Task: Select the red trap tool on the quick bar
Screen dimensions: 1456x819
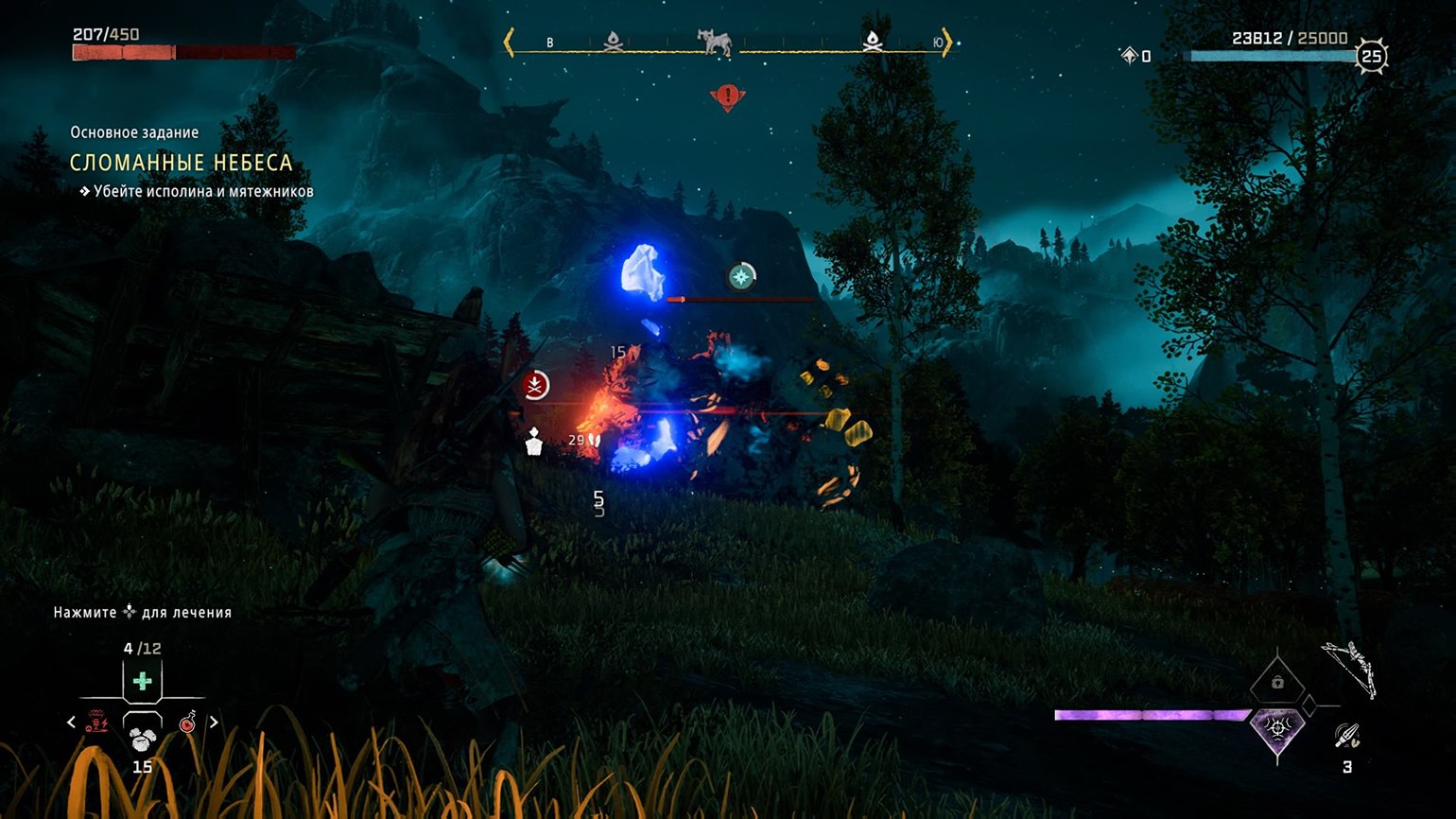Action: point(96,723)
